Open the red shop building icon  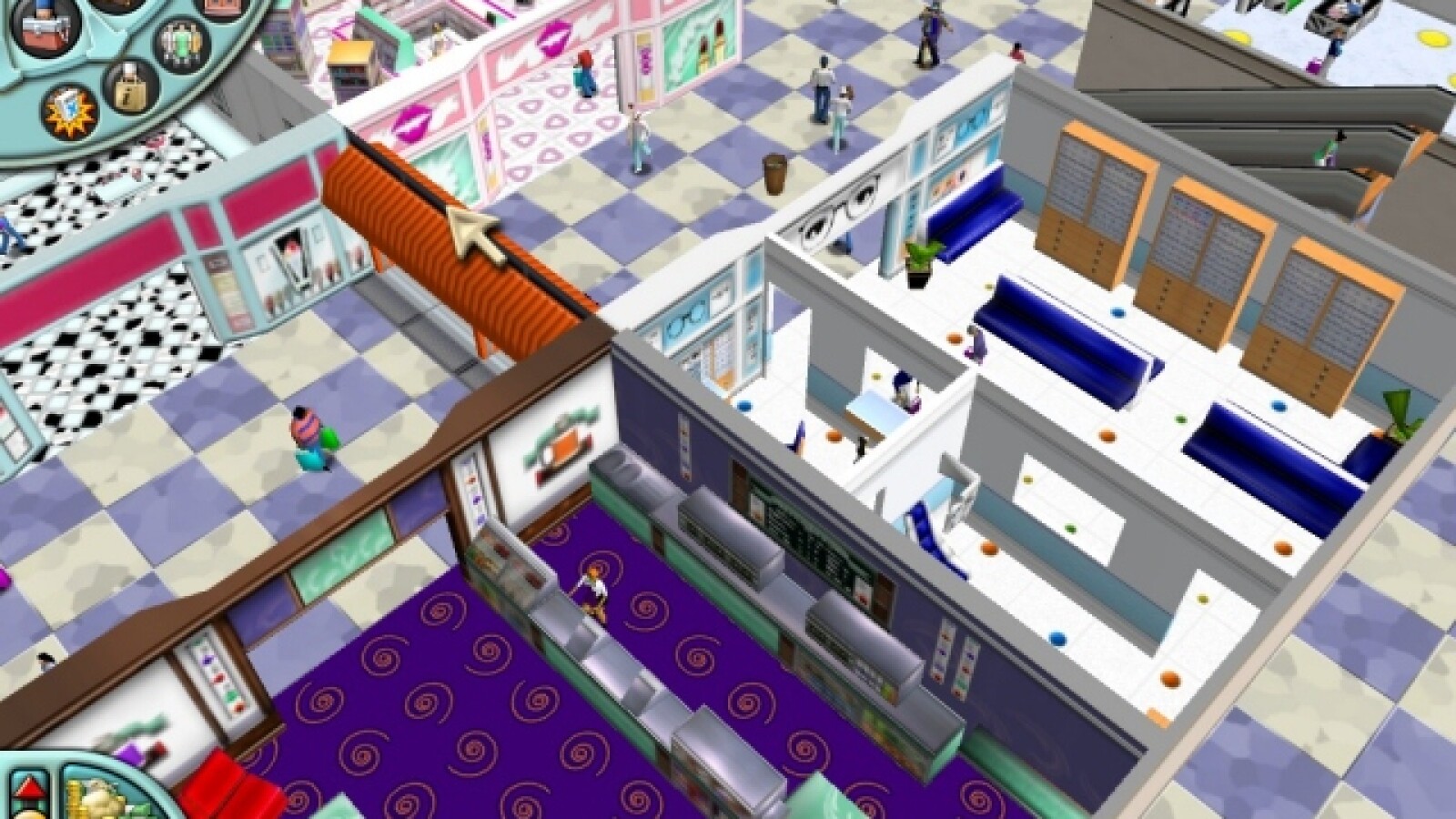tap(223, 7)
